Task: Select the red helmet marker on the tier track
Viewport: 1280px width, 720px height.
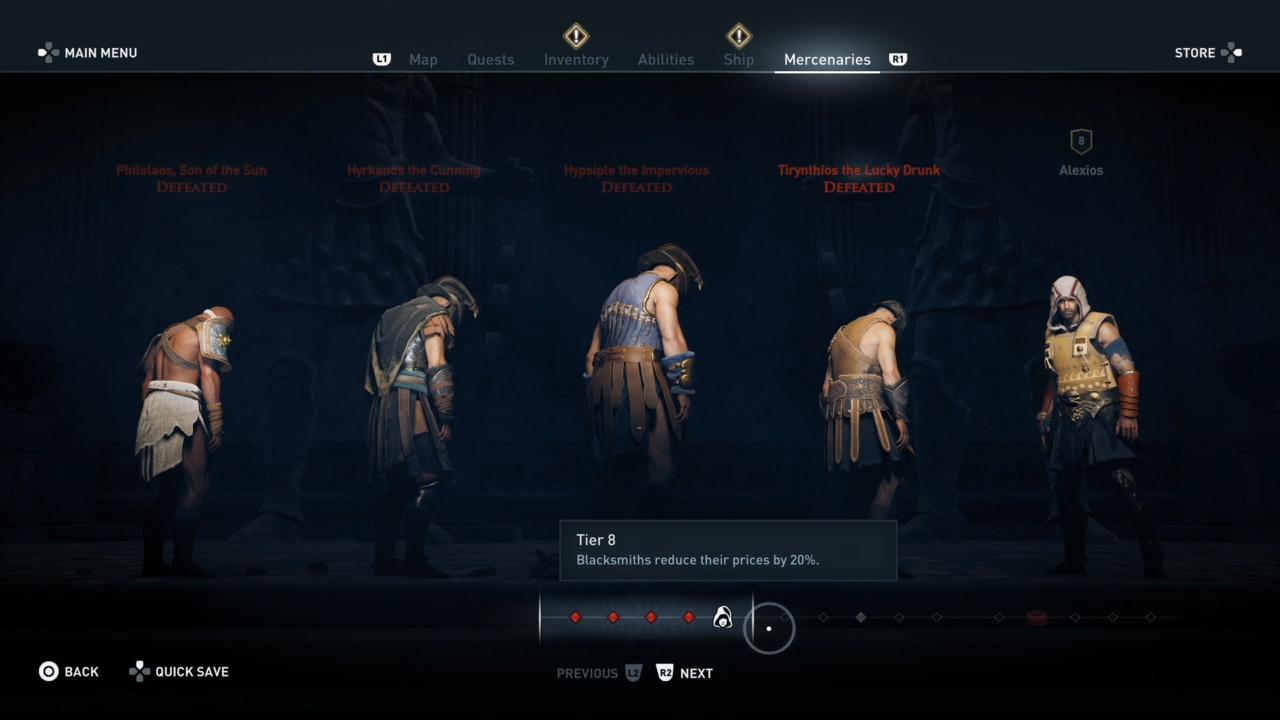Action: point(1036,617)
